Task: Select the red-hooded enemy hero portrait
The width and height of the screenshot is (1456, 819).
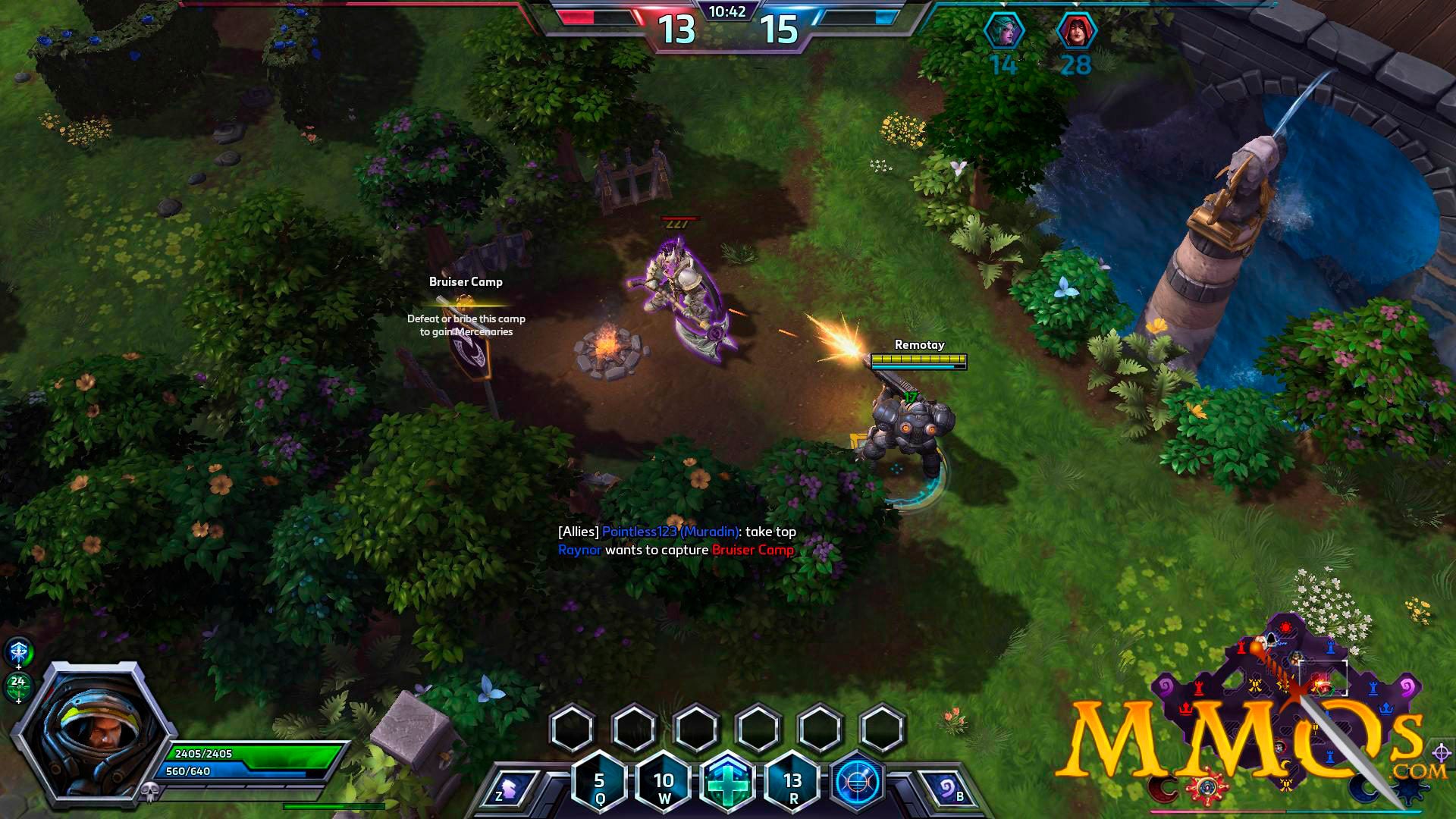Action: pos(1076,32)
